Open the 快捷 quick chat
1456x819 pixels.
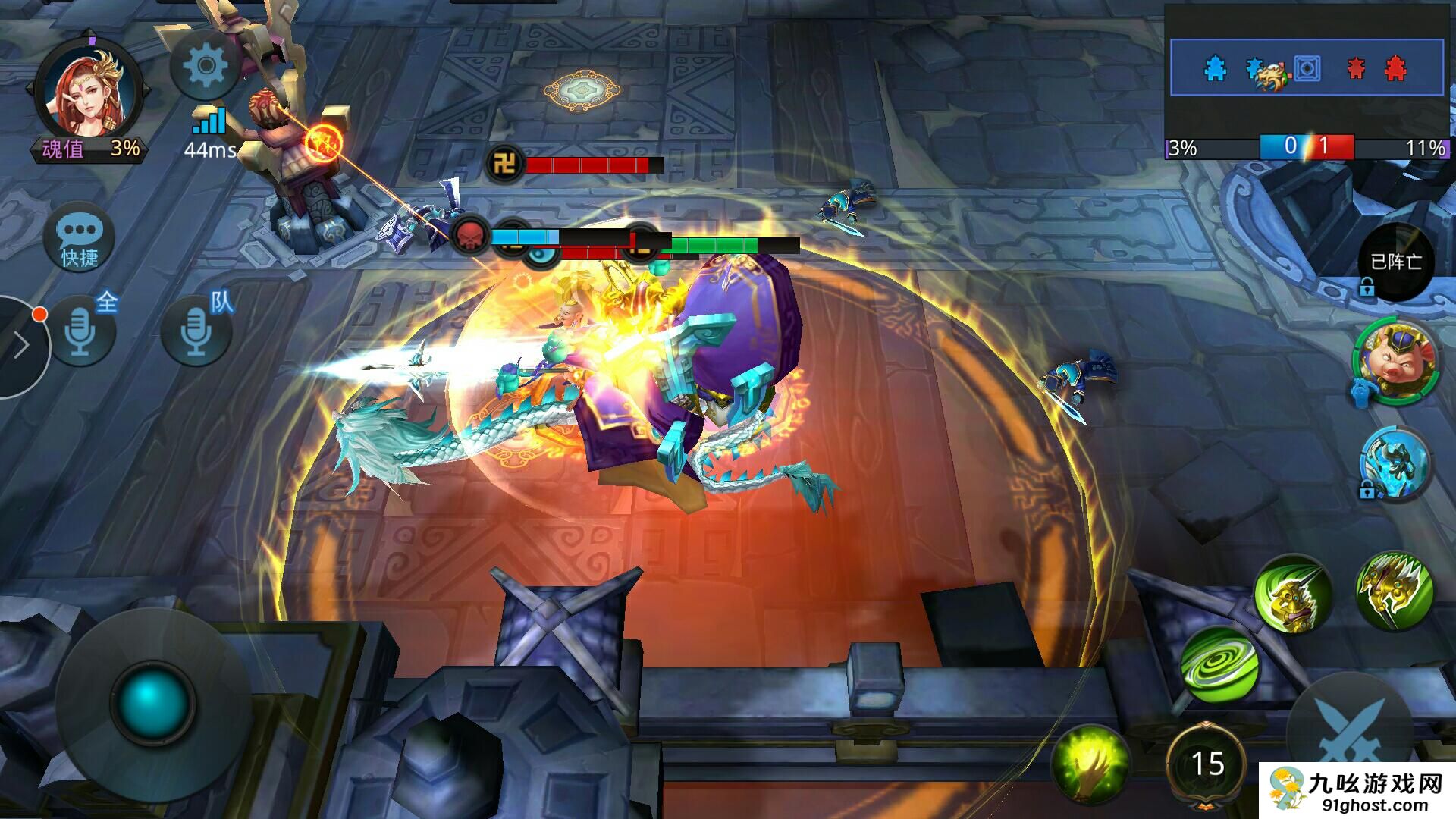pos(80,237)
